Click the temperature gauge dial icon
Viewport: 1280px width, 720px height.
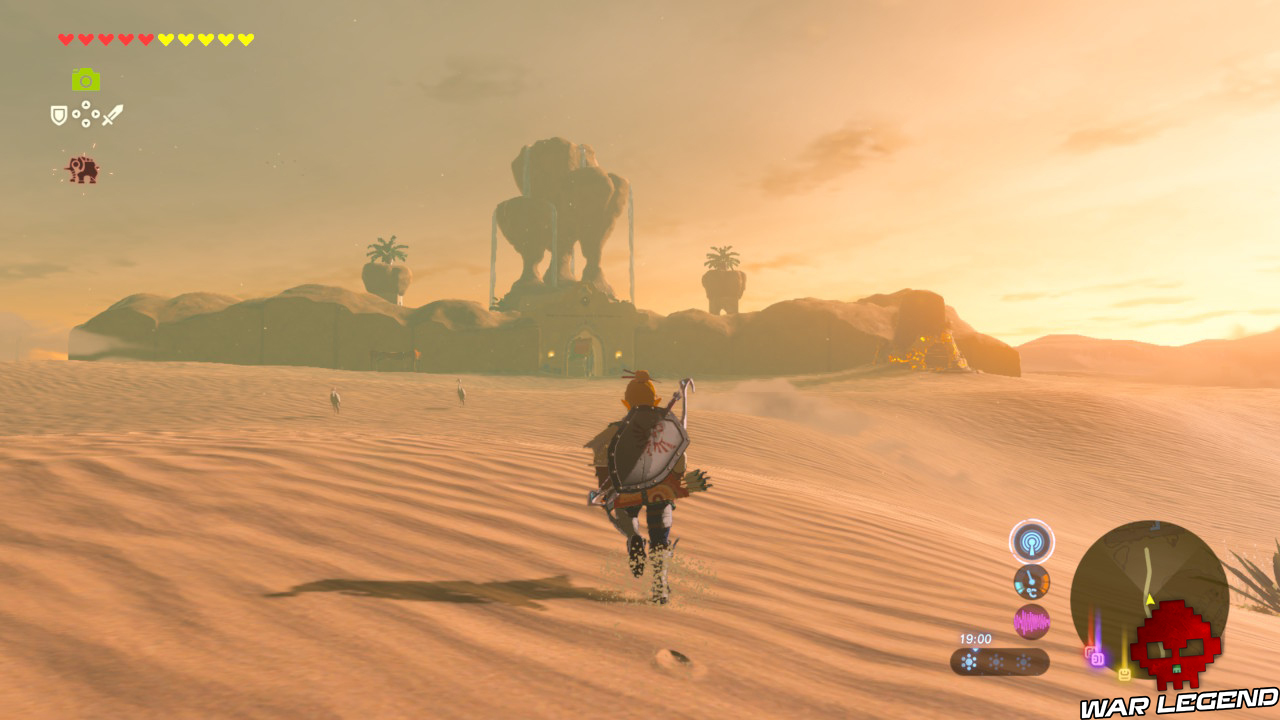[1031, 580]
